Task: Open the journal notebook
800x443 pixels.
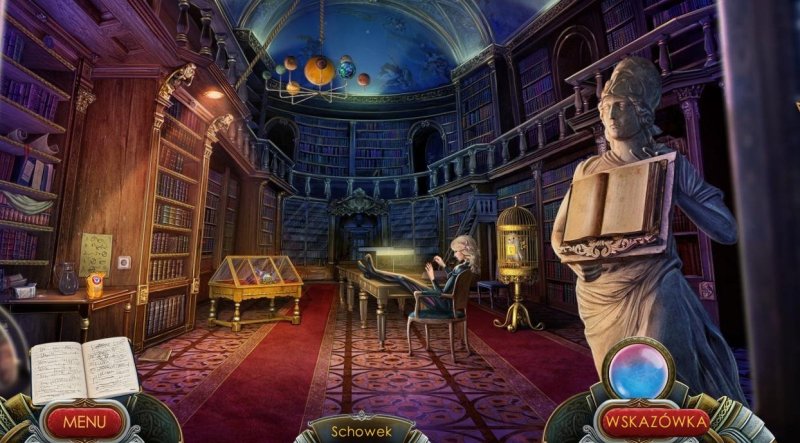Action: (x=84, y=368)
